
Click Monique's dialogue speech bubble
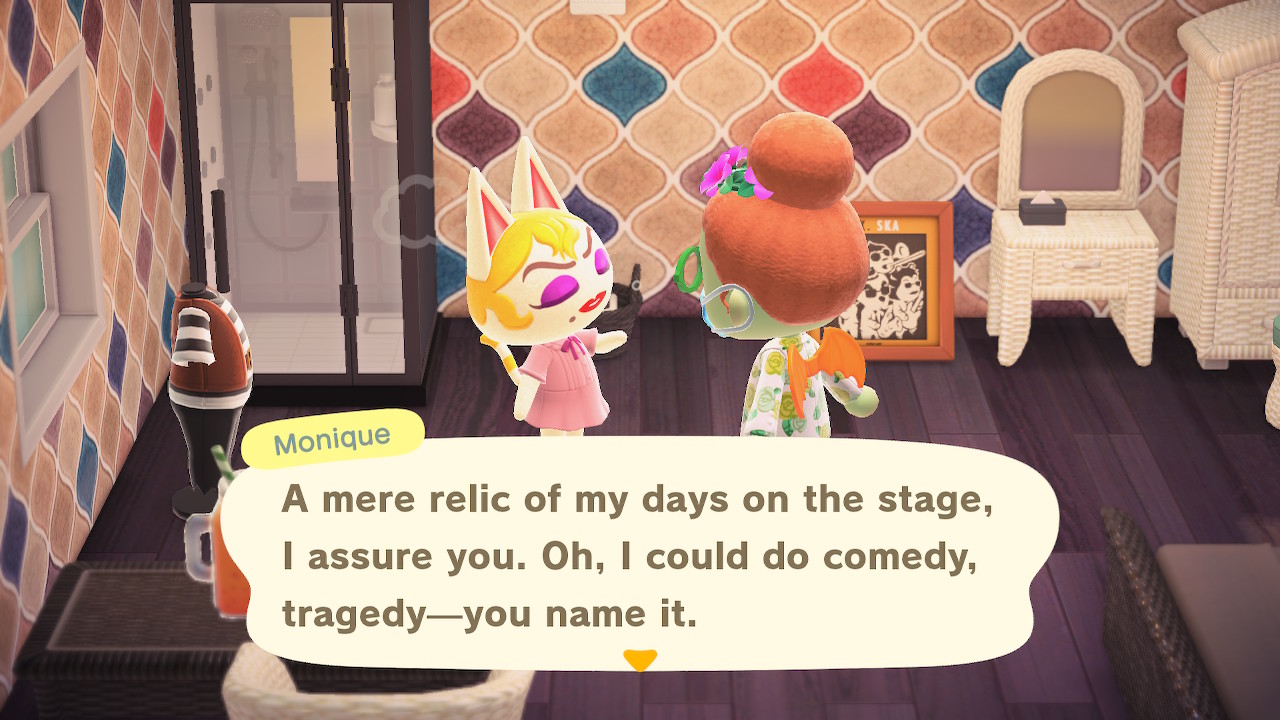point(638,556)
